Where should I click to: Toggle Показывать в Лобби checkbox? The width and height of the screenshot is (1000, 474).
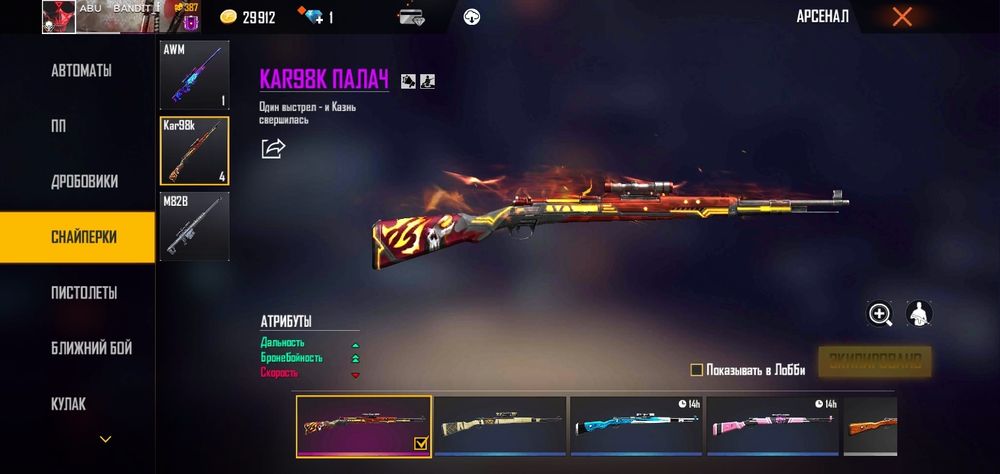tap(697, 370)
